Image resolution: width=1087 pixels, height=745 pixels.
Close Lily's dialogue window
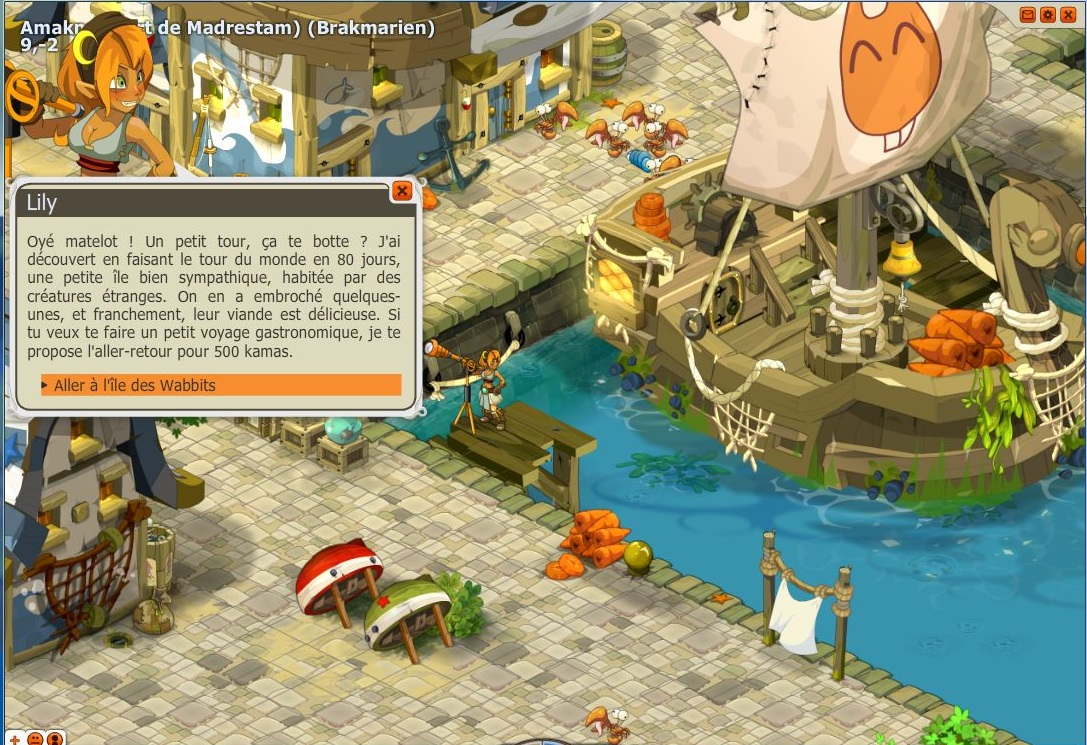pos(402,190)
